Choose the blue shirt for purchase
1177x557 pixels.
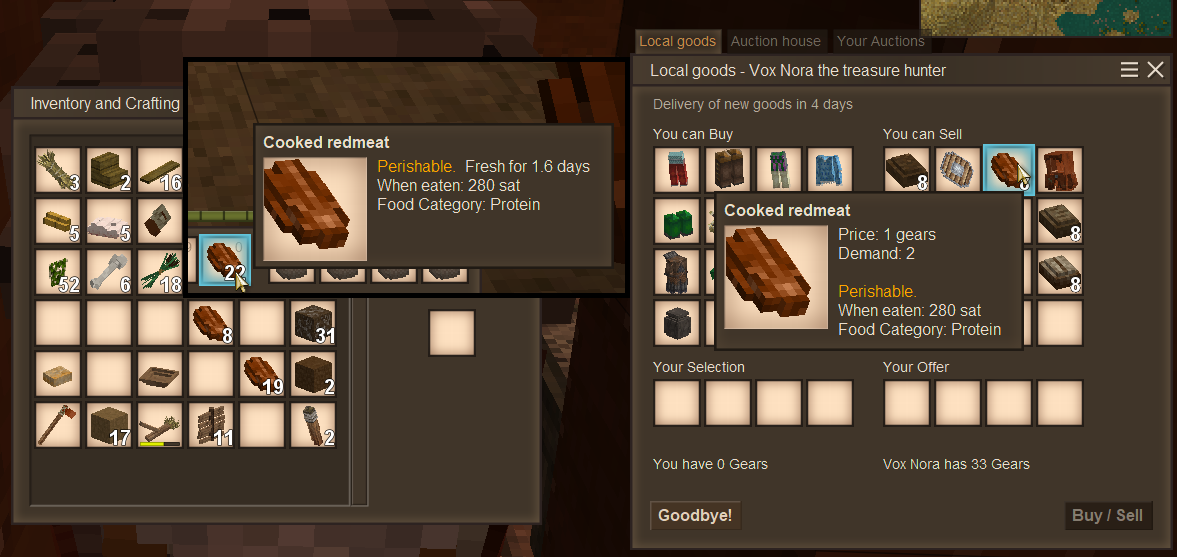[830, 170]
